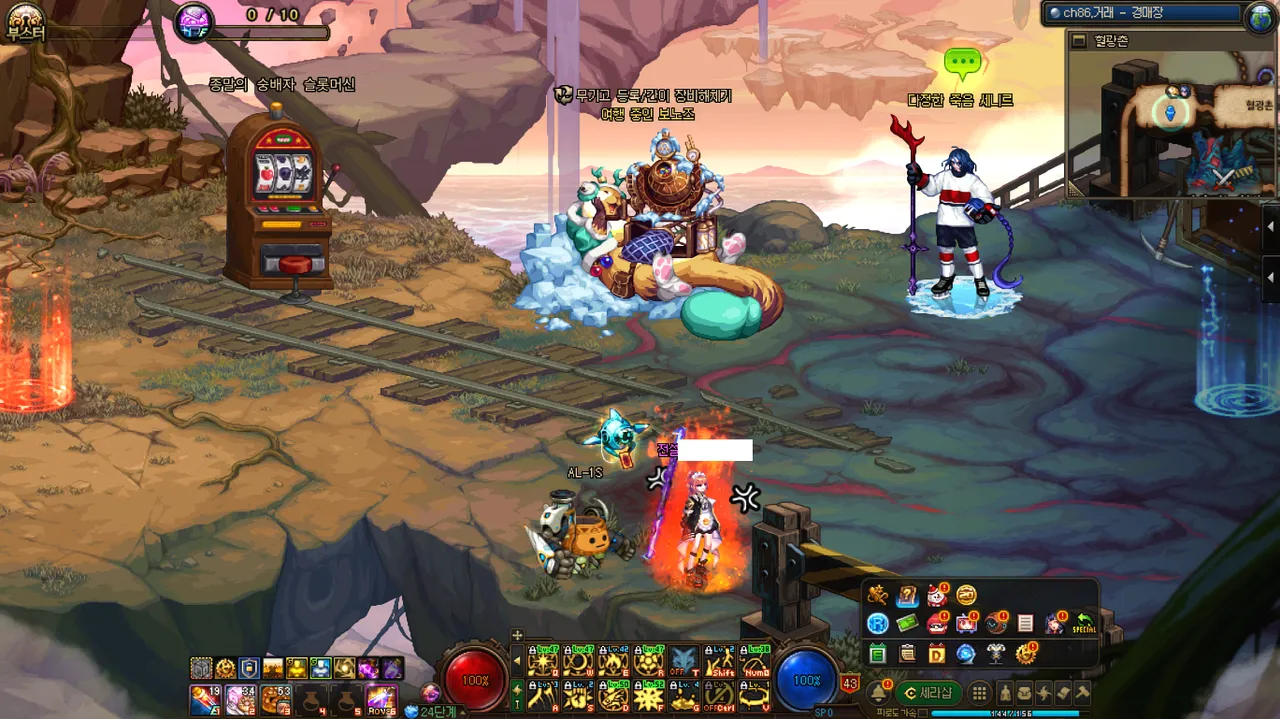Open the question mark book icon
Screen dimensions: 1280x719
[x=907, y=596]
